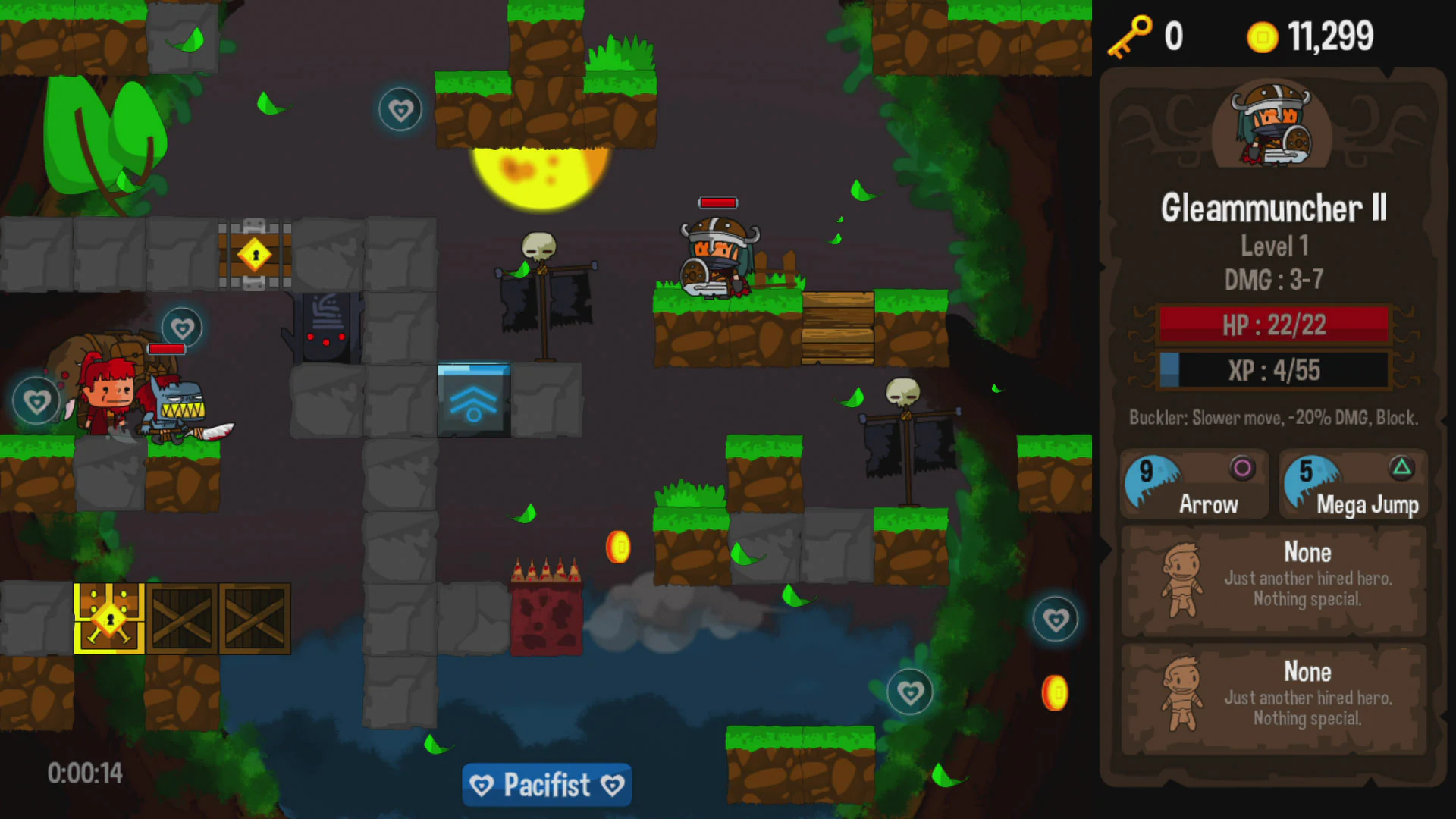
Task: Open the golden treasure chest
Action: pyautogui.click(x=108, y=617)
